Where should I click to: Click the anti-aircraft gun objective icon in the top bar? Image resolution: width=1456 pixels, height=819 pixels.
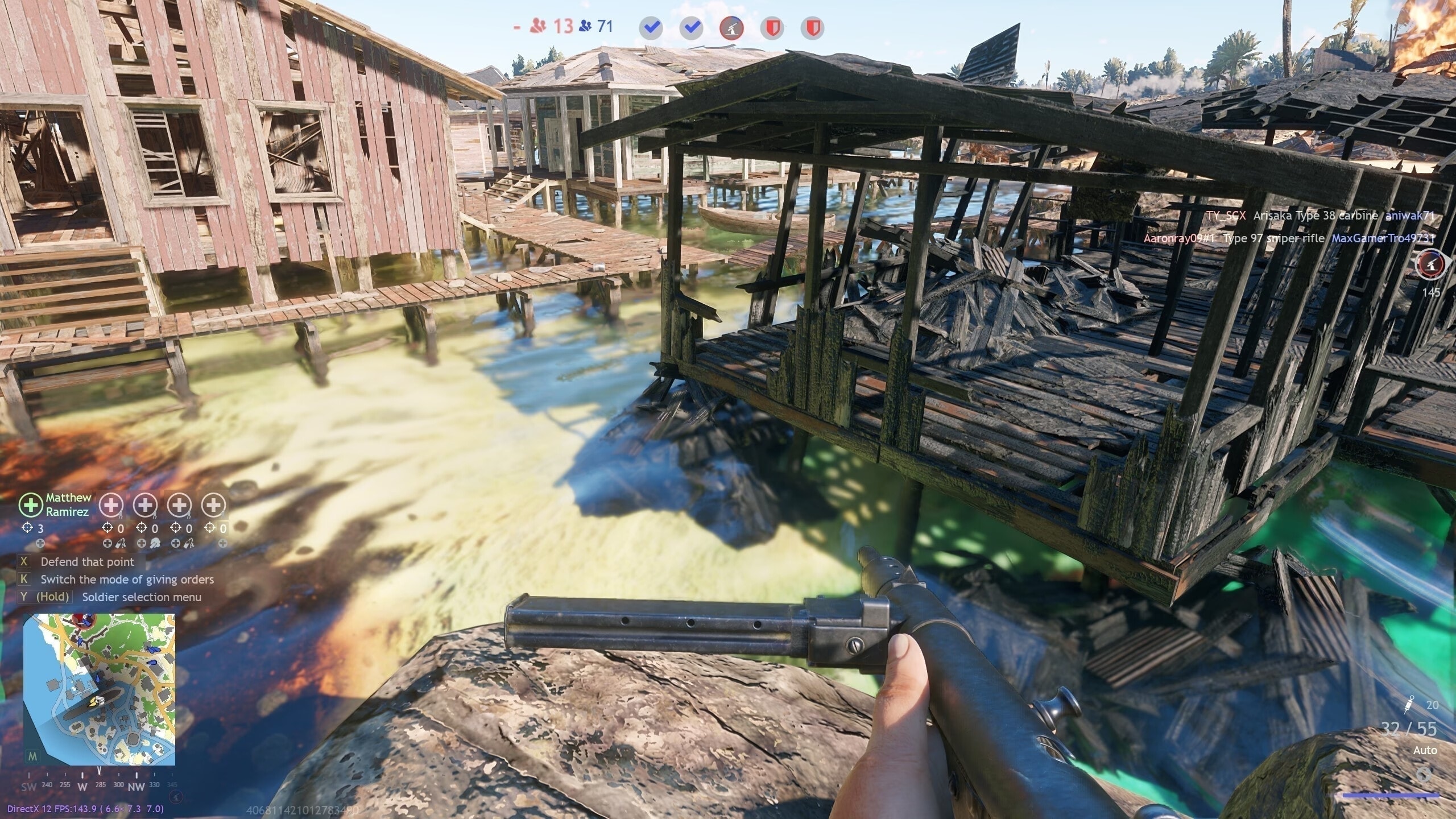[x=731, y=28]
